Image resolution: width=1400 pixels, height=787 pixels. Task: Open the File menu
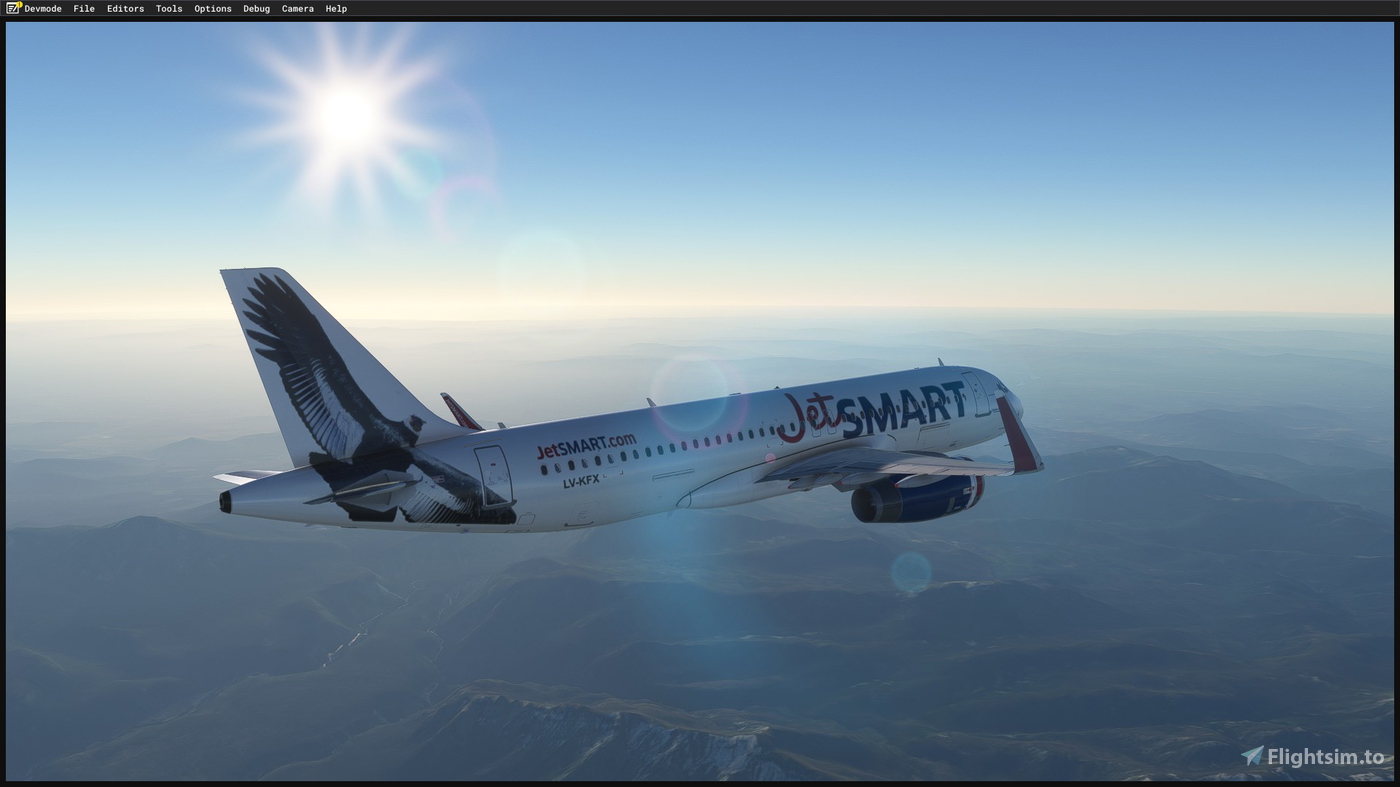(x=83, y=8)
